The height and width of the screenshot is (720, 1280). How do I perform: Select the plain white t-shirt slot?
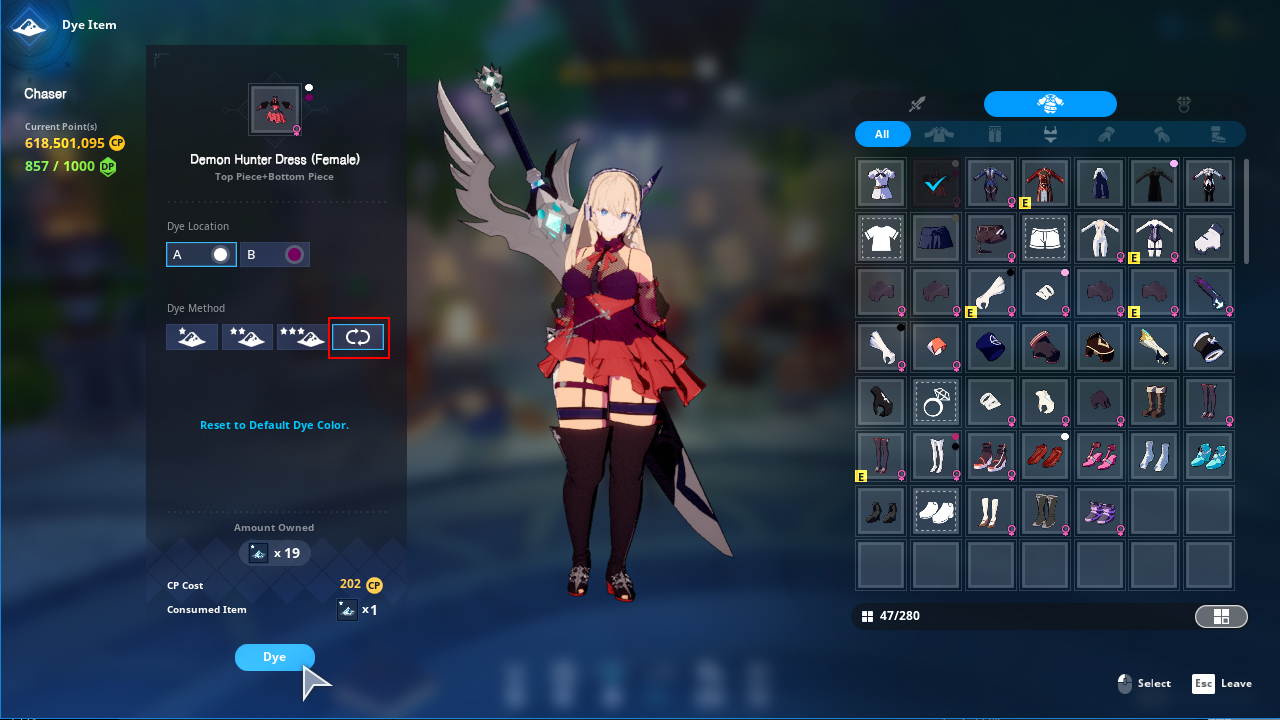[881, 238]
